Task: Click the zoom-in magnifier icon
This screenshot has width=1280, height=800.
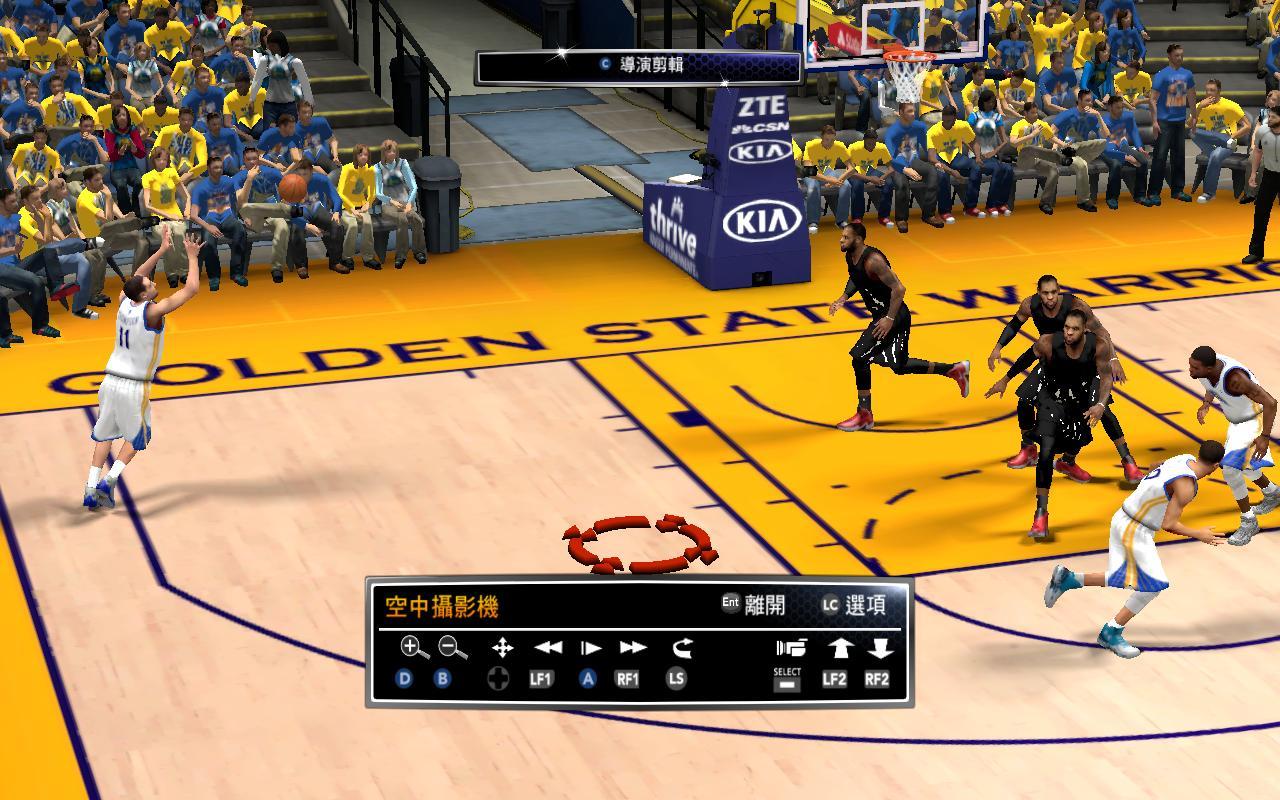Action: point(413,648)
